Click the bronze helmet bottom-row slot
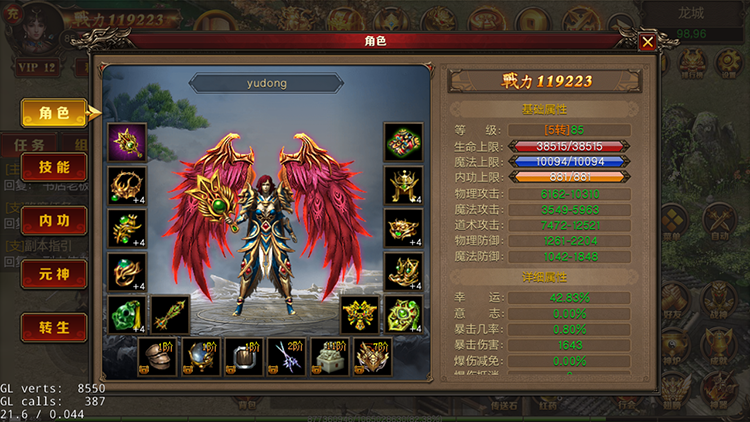This screenshot has width=750, height=422. 155,357
